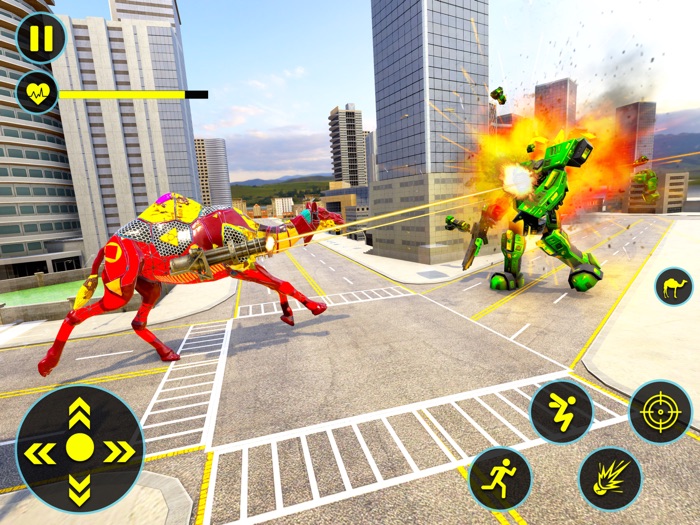Pause the game with the pause button
This screenshot has height=525, width=700.
coord(41,39)
